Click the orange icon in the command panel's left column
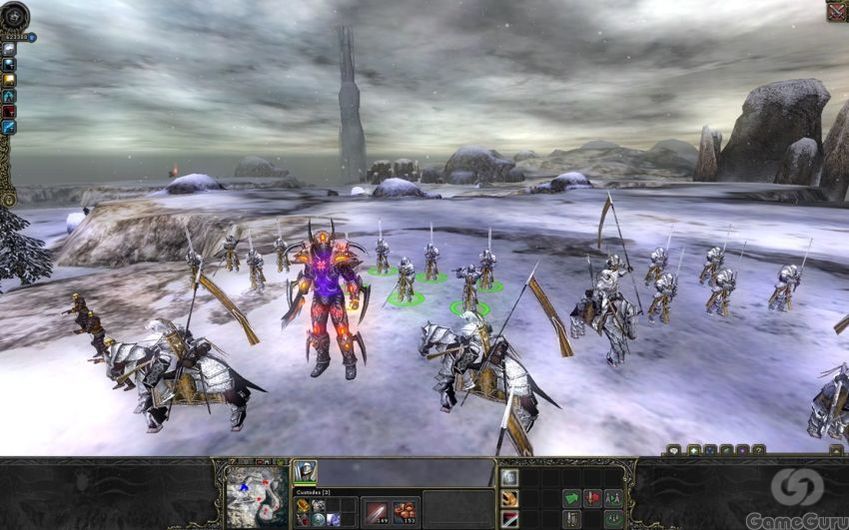The width and height of the screenshot is (849, 530). 510,498
